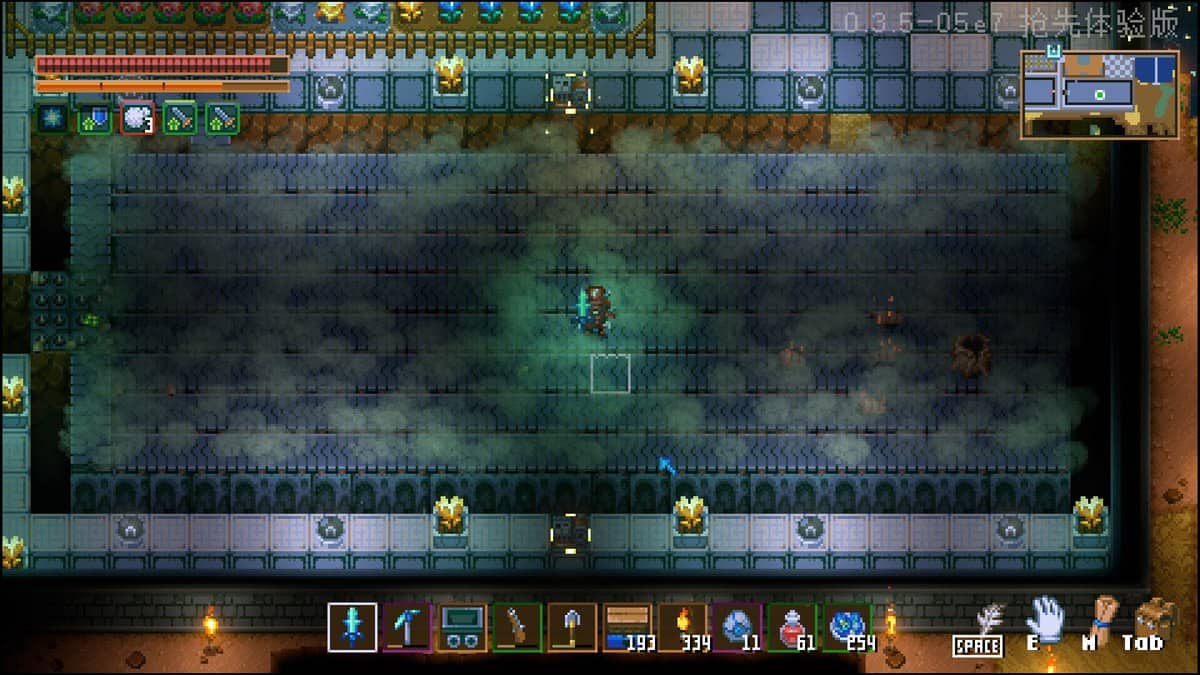Screen dimensions: 1200x675
Task: Pick the wood plank stack of 193
Action: (627, 627)
